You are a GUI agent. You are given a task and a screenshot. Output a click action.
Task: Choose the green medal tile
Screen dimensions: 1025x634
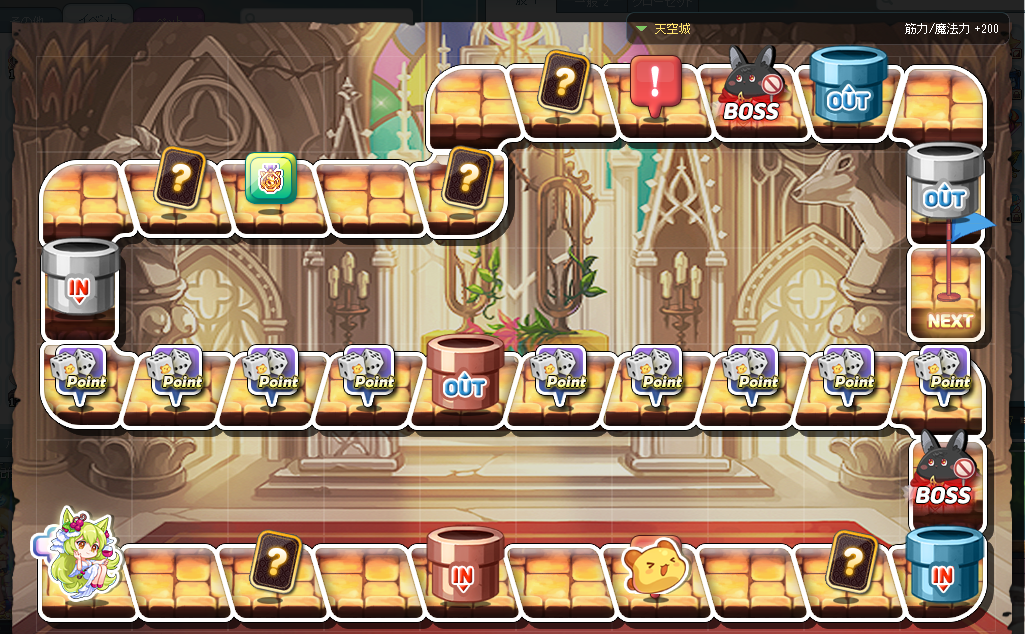[271, 179]
